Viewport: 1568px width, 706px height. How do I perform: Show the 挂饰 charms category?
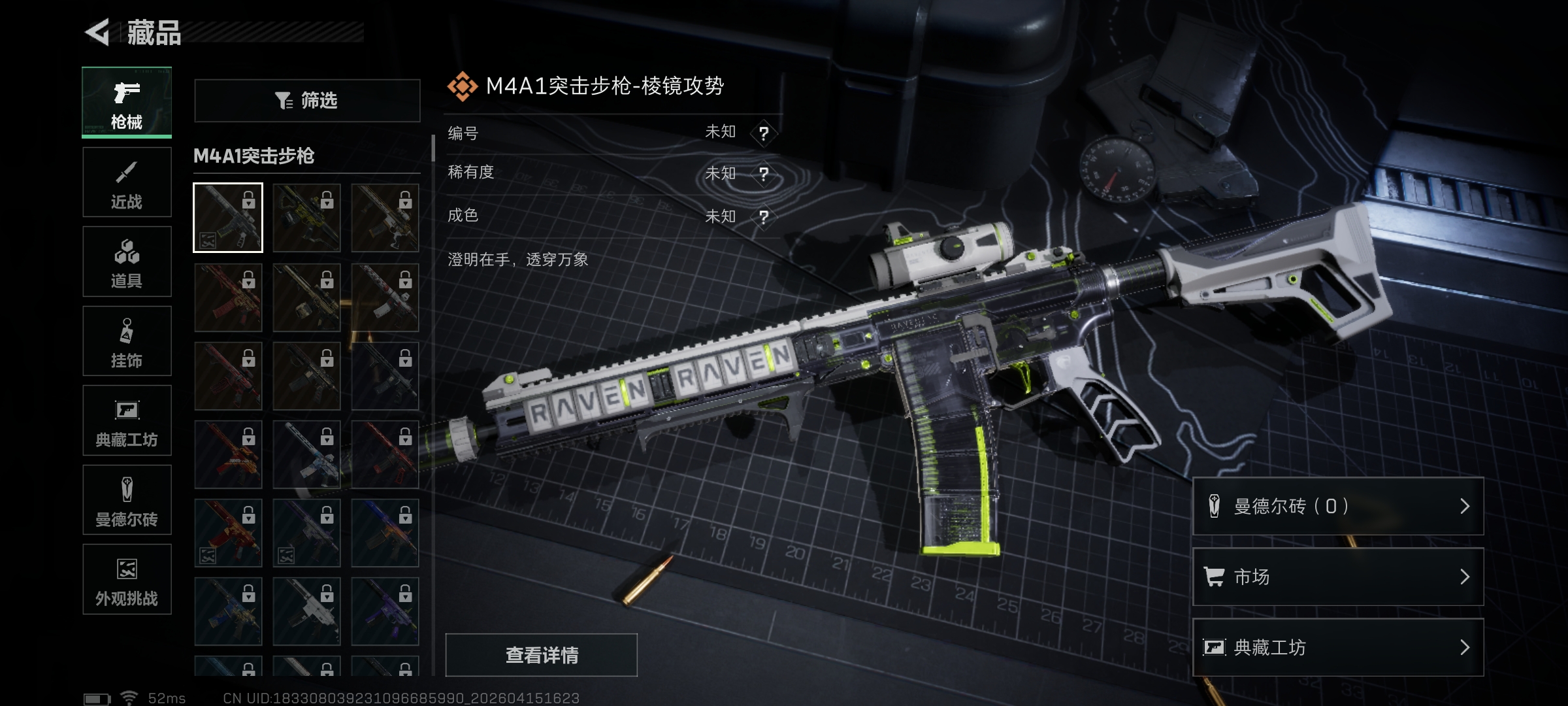pos(127,341)
